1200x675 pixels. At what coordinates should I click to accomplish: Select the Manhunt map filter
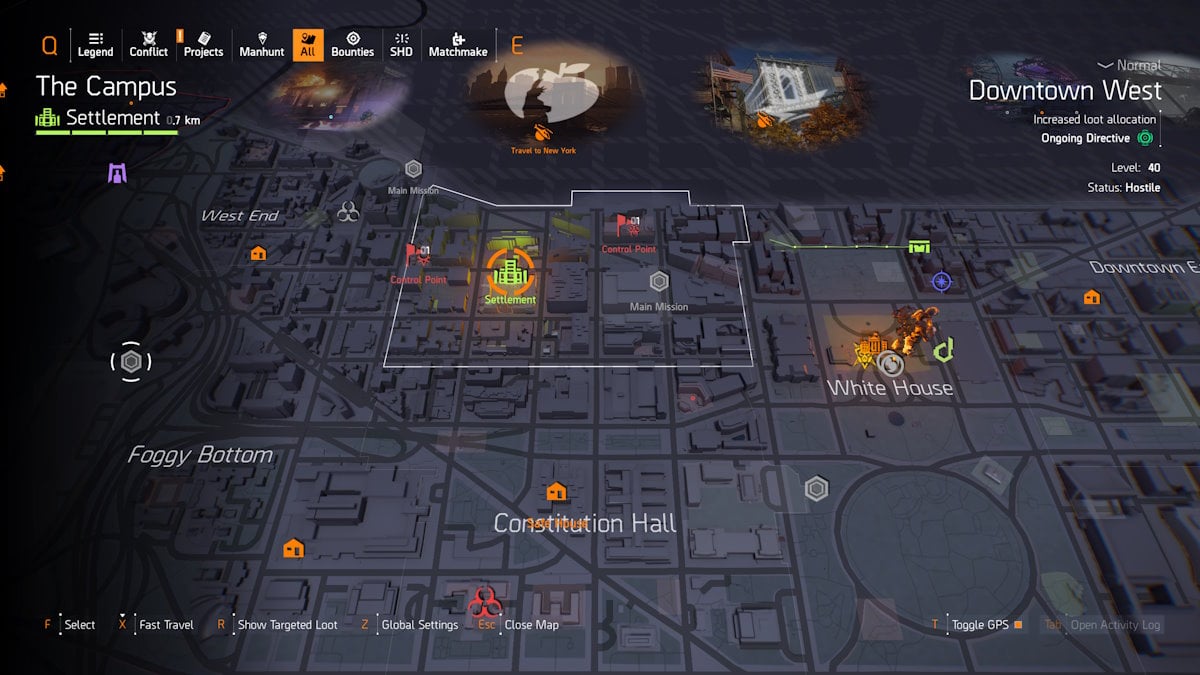262,44
